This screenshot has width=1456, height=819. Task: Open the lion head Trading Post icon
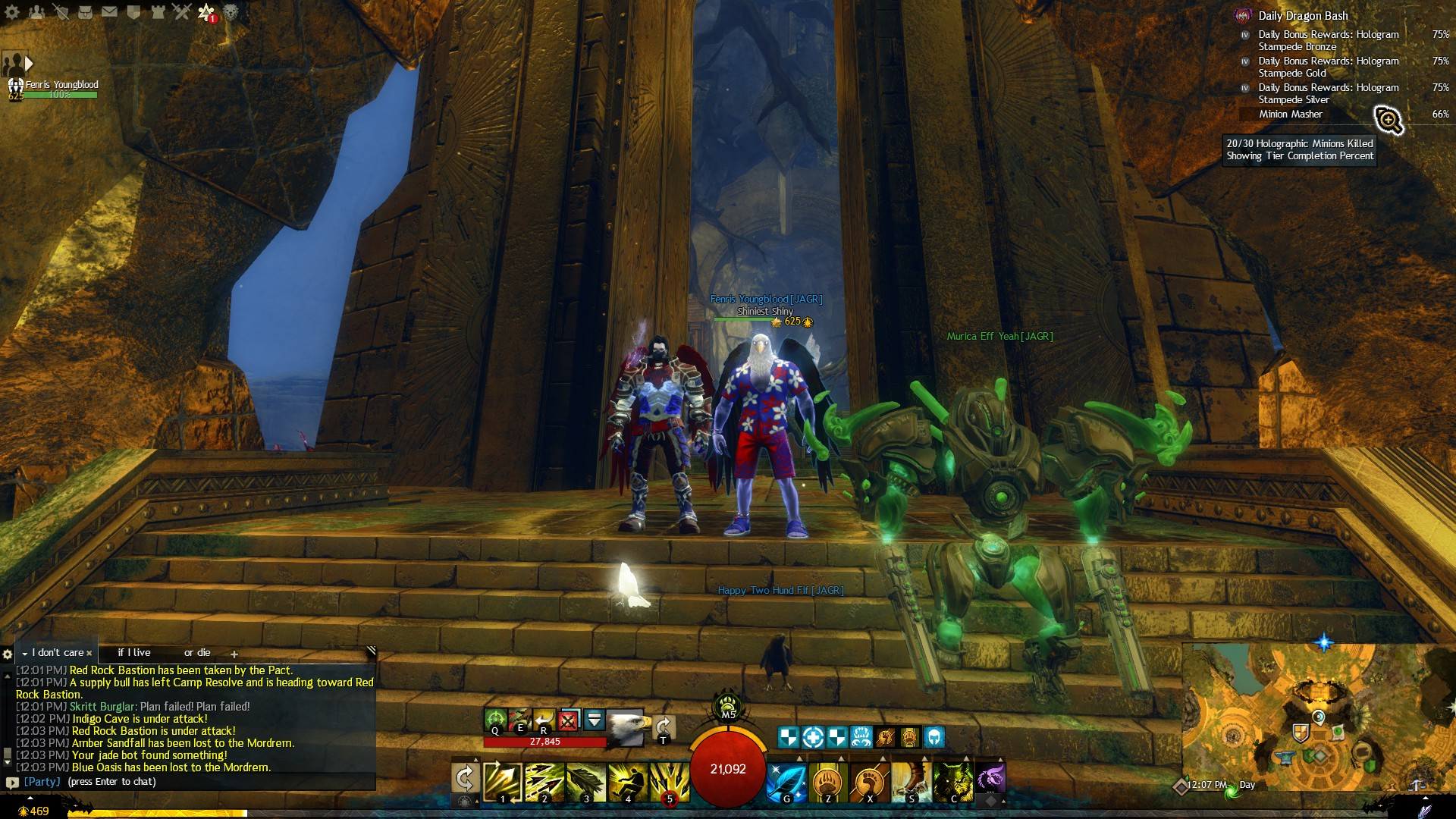click(231, 12)
